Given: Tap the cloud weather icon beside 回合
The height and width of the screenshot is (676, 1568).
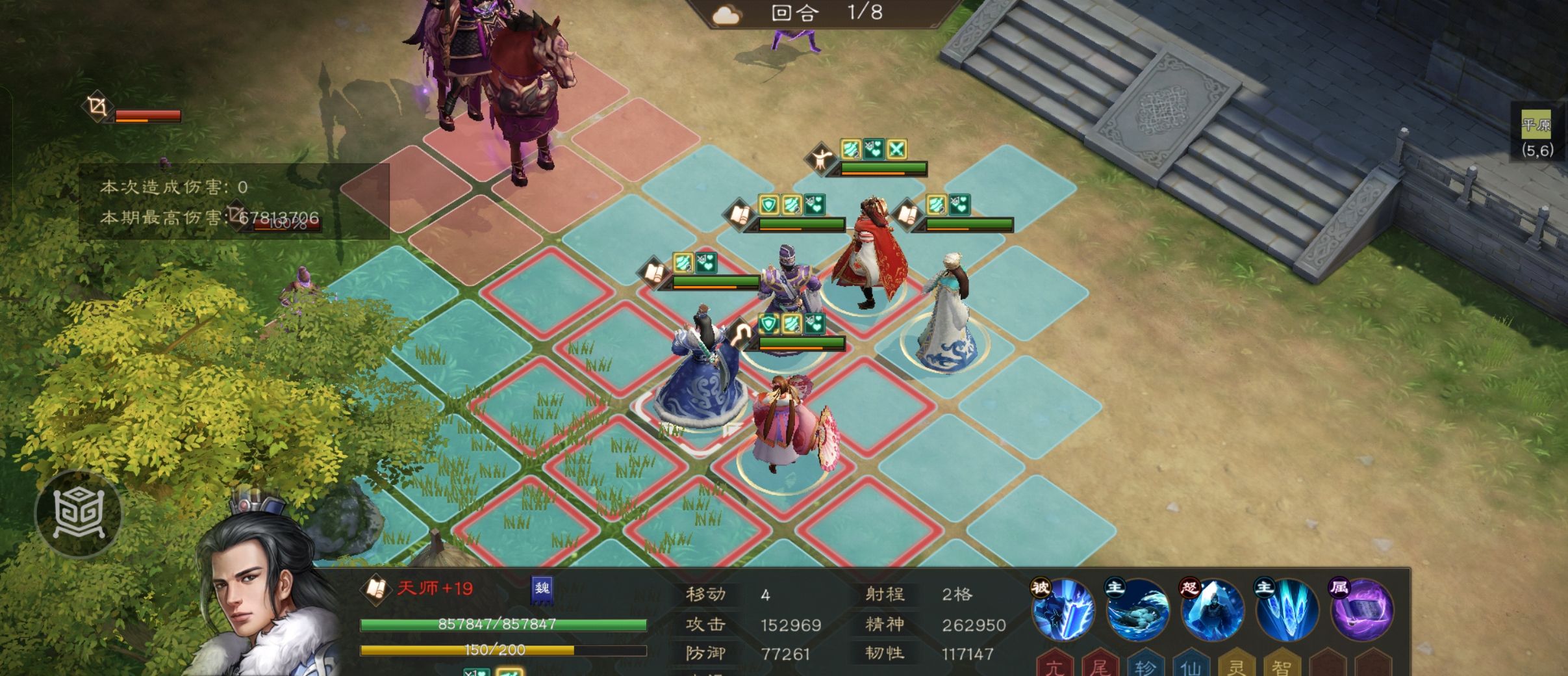Looking at the screenshot, I should click(727, 14).
